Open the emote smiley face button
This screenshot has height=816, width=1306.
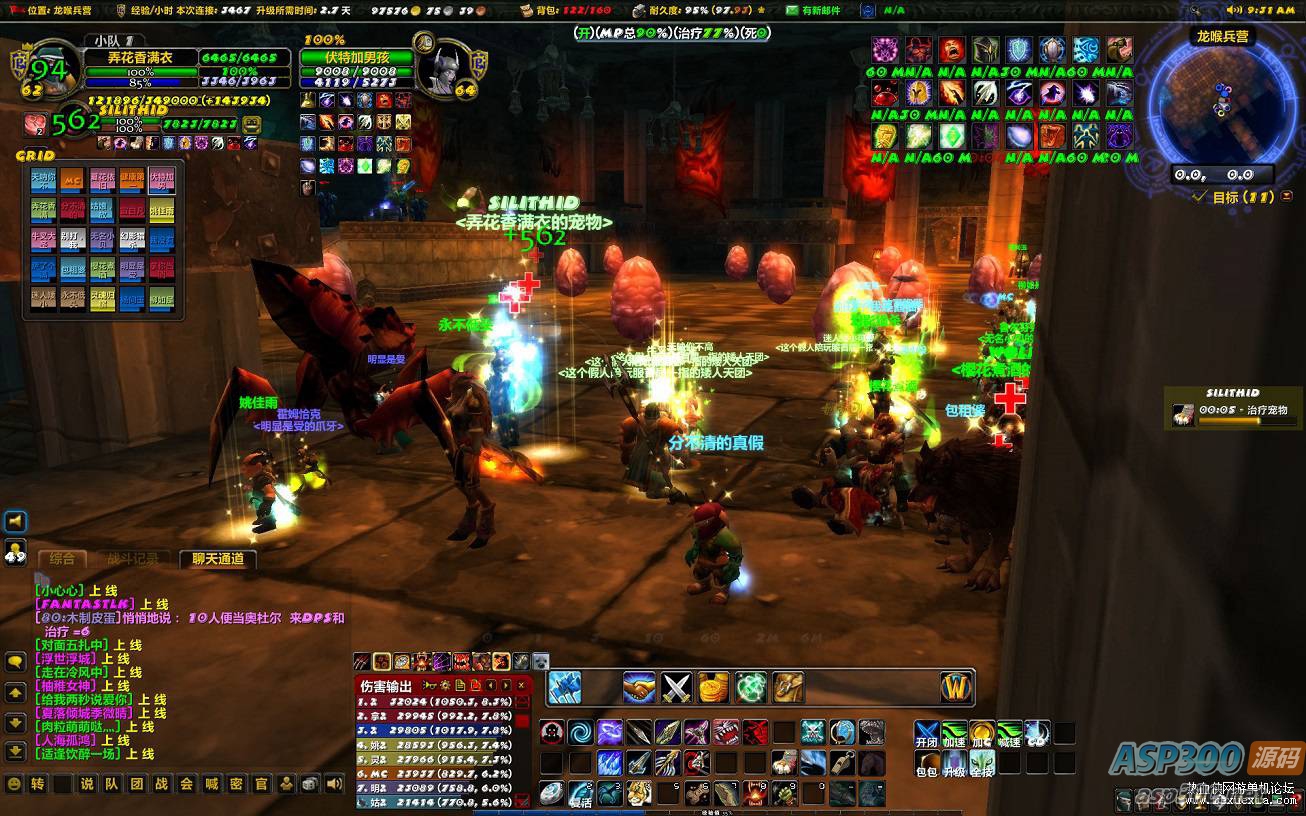14,784
